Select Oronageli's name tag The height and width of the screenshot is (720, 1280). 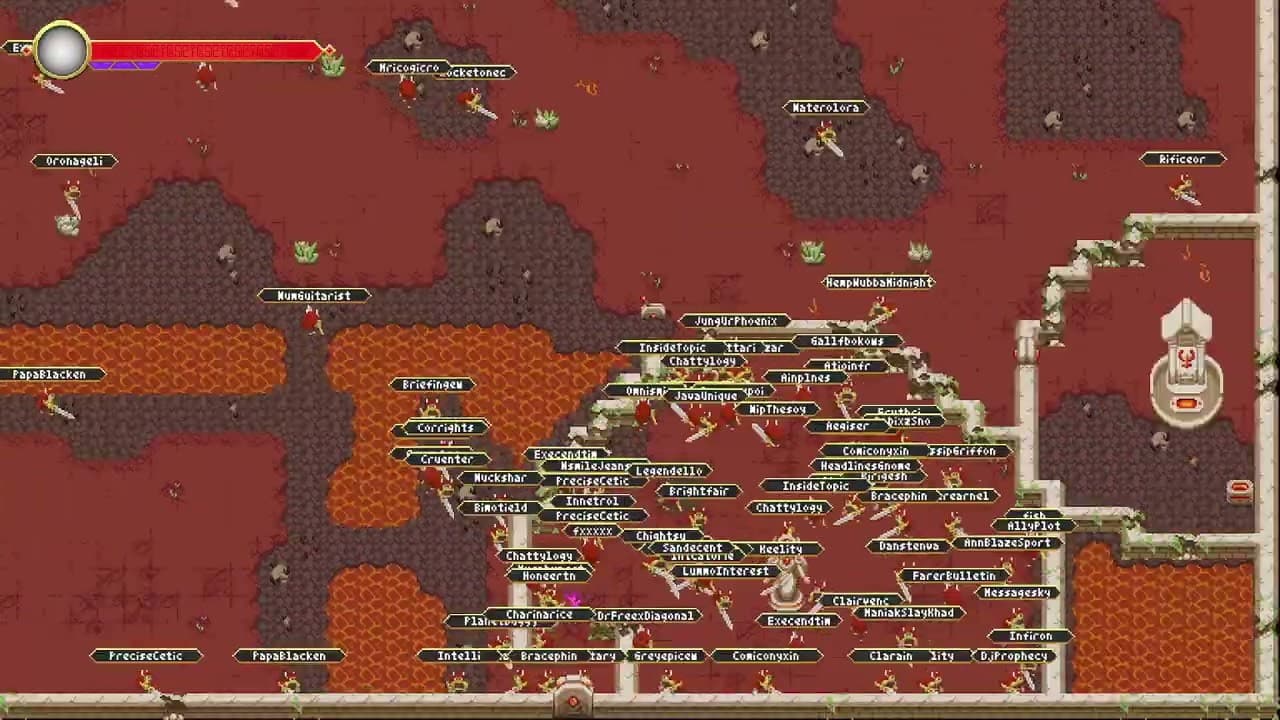(x=76, y=161)
